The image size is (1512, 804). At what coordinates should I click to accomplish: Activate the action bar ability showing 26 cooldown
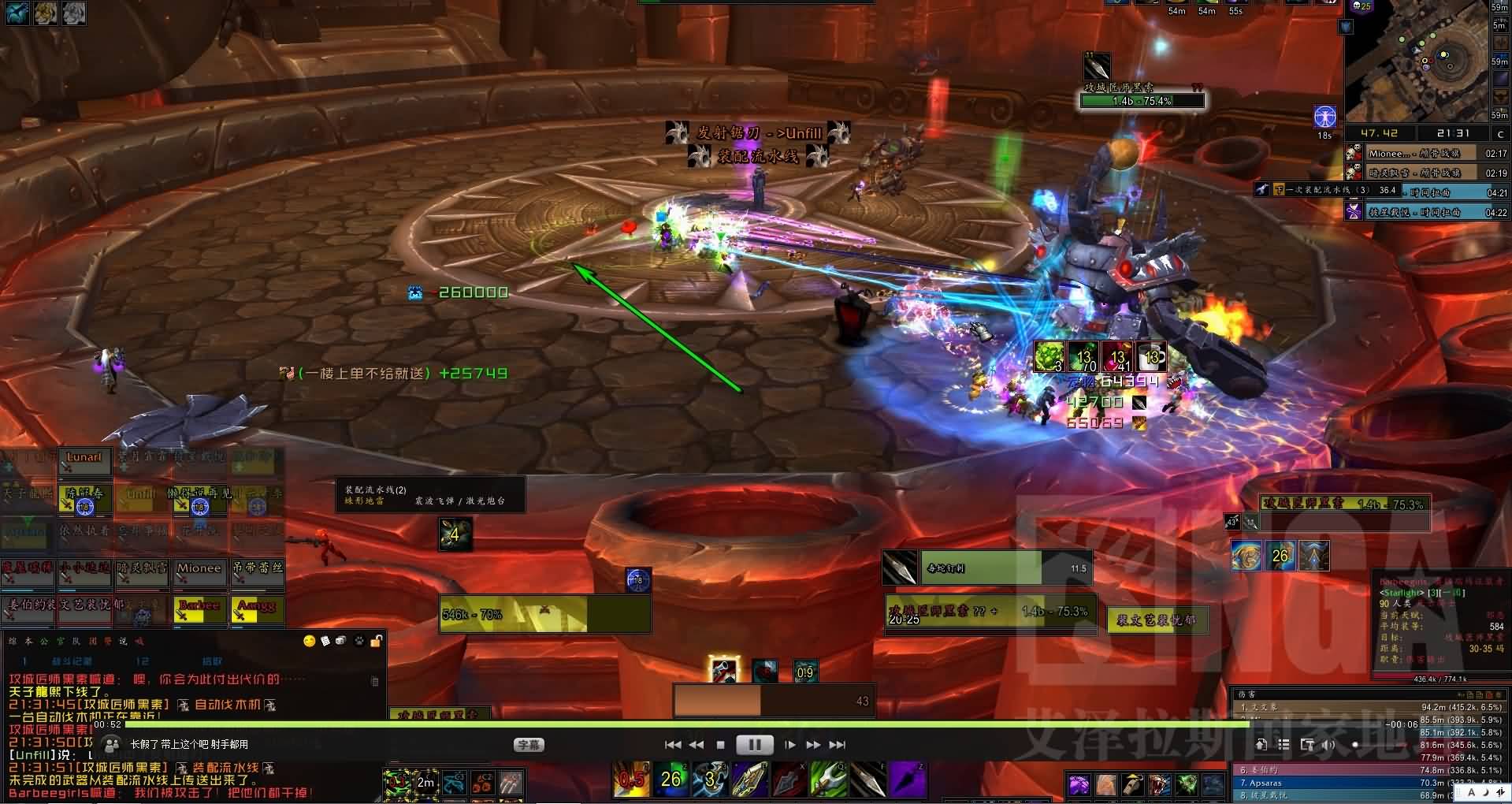671,780
